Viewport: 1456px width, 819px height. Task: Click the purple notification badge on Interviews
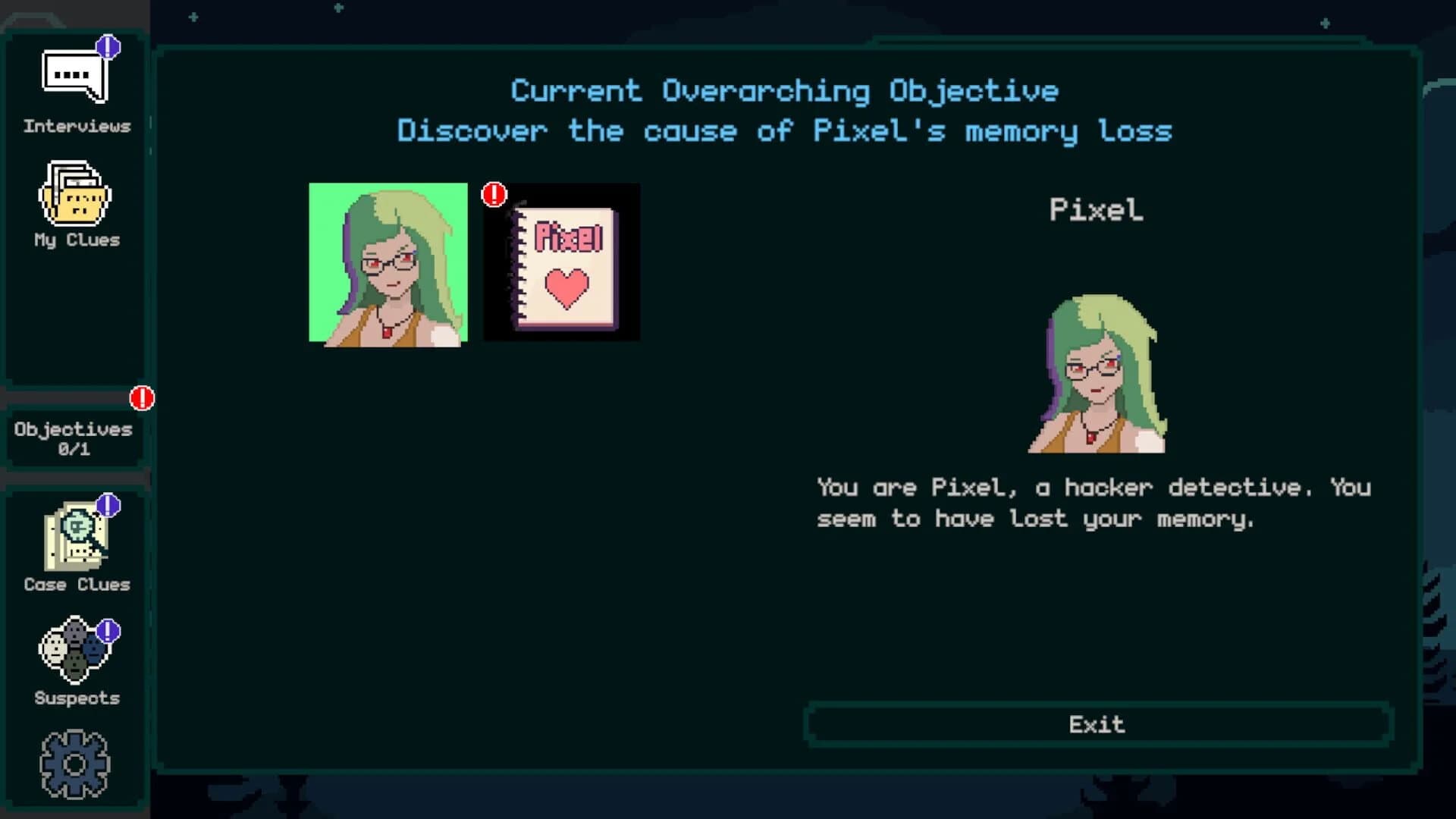108,47
